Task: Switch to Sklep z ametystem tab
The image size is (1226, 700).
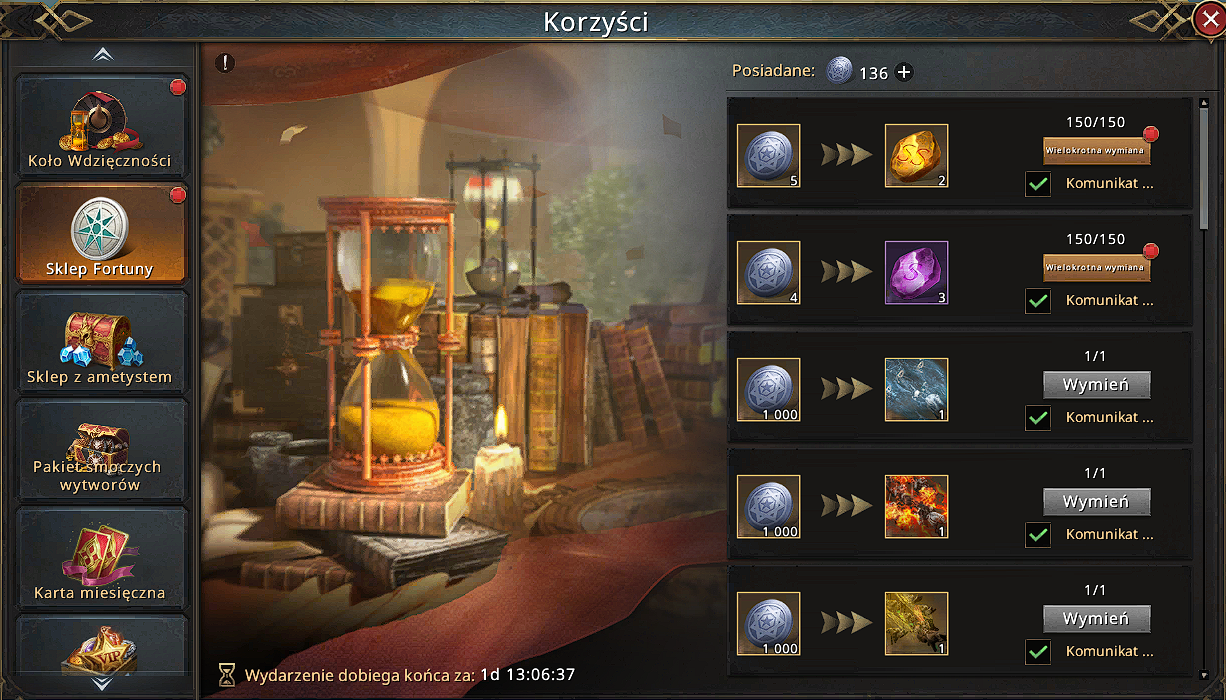Action: pos(101,343)
